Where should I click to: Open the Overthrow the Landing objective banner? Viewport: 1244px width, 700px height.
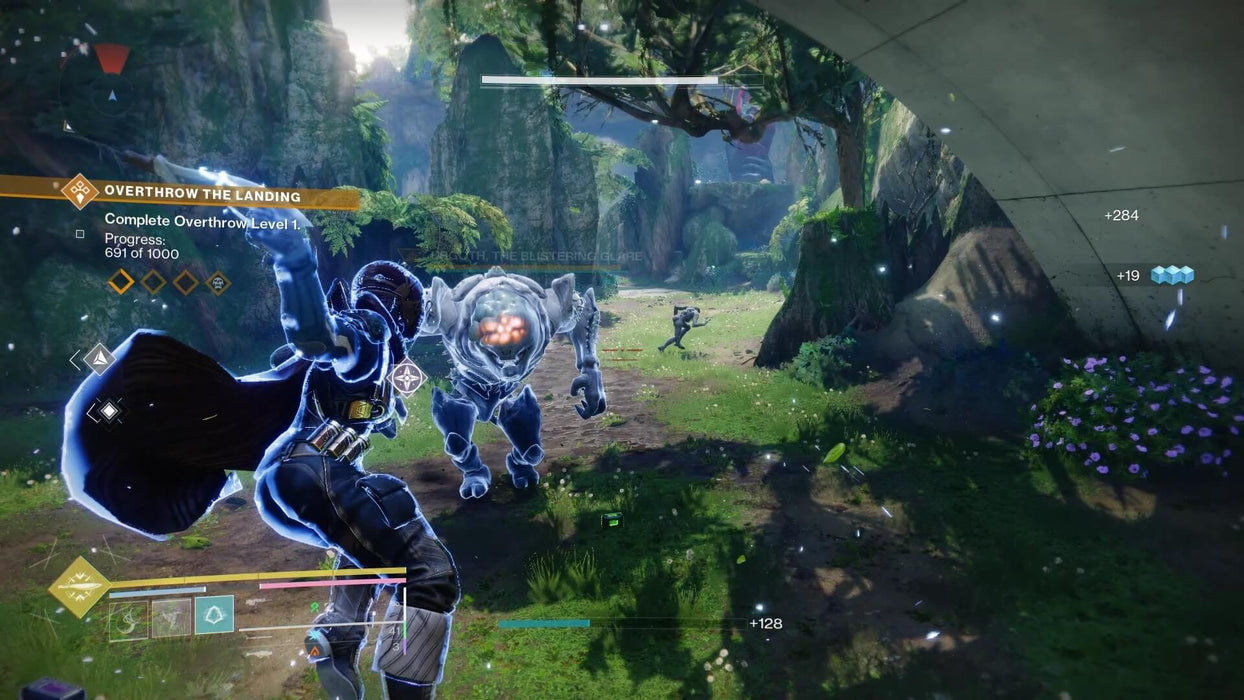point(200,194)
